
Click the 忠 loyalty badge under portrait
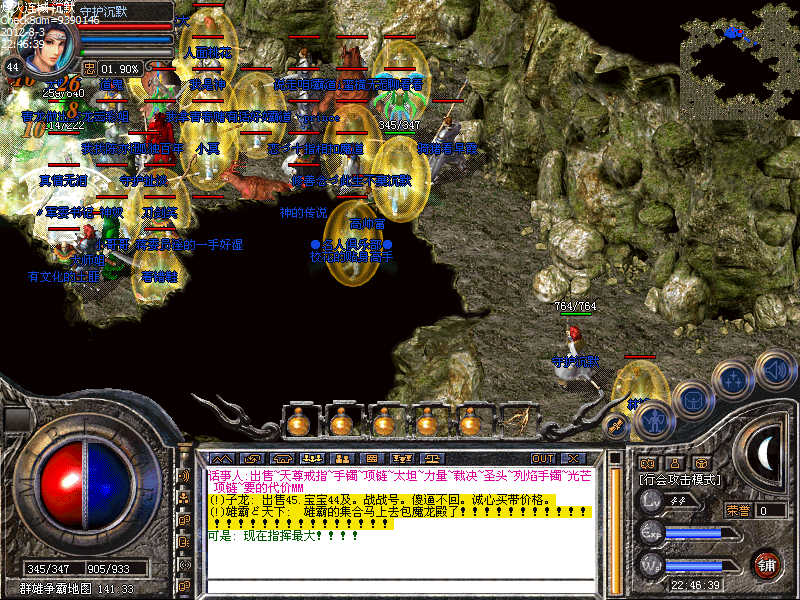point(89,68)
